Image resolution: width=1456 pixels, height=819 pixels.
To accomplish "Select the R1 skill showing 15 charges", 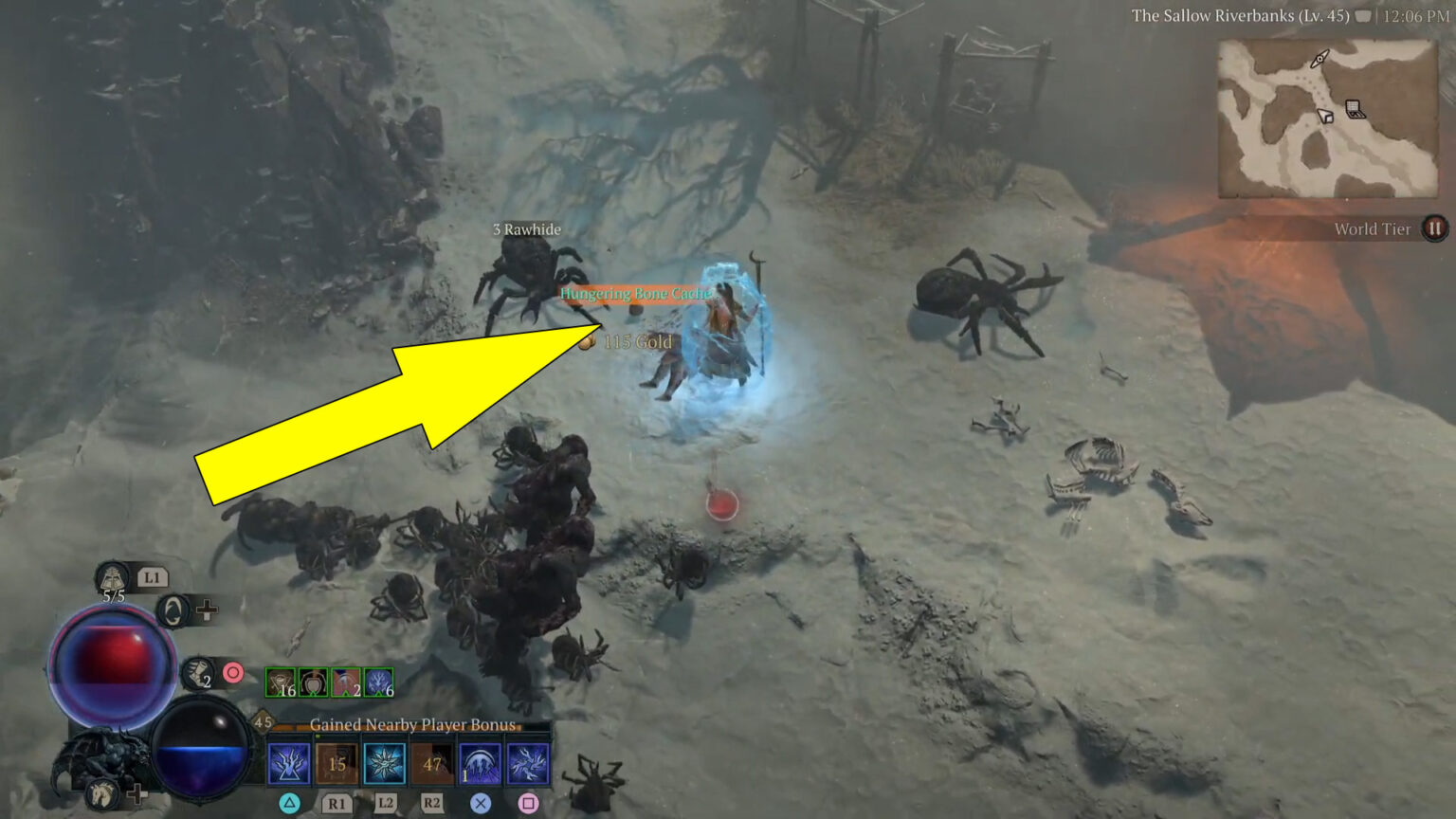I will pos(337,762).
